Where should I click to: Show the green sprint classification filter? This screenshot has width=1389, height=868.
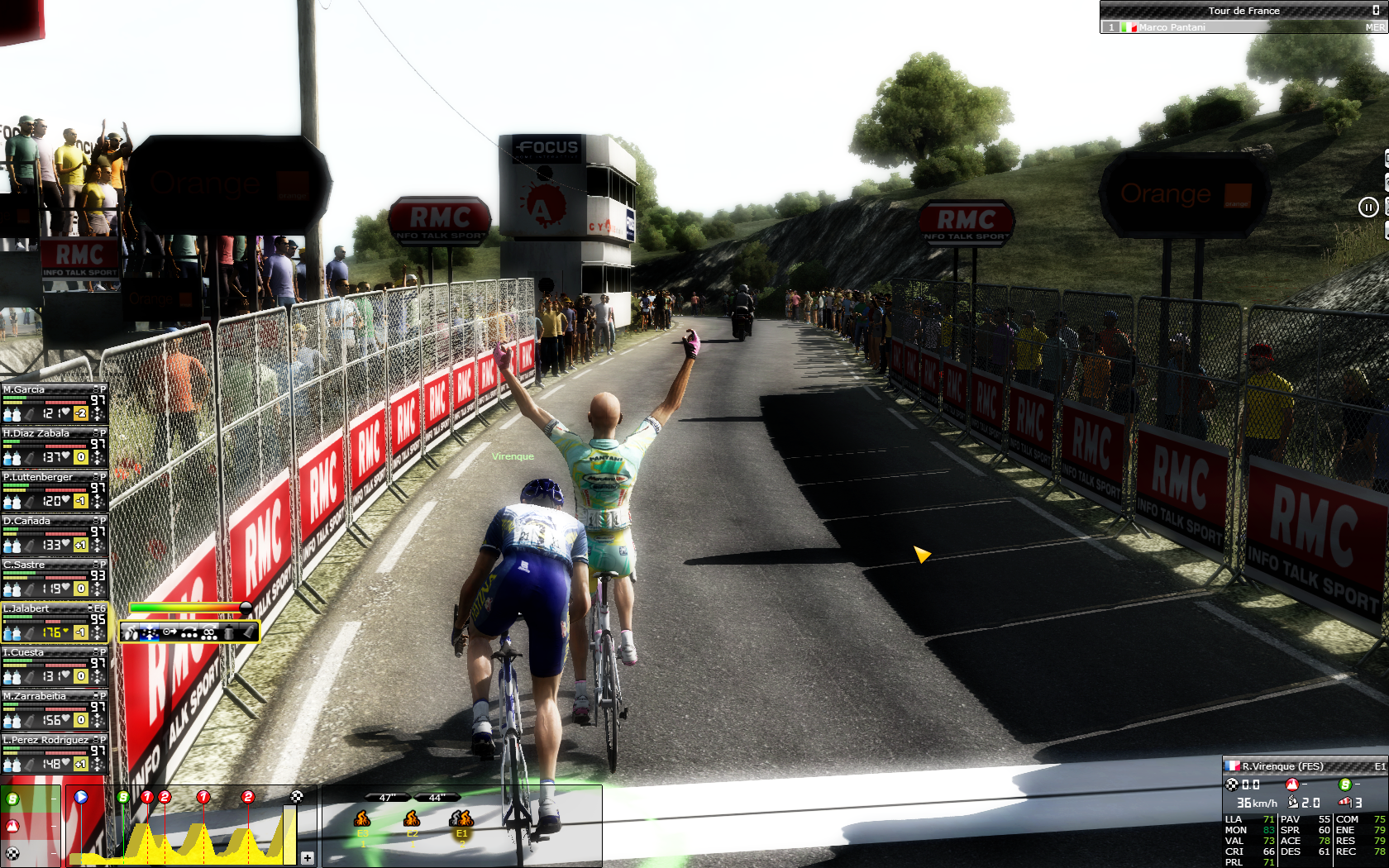[x=12, y=799]
